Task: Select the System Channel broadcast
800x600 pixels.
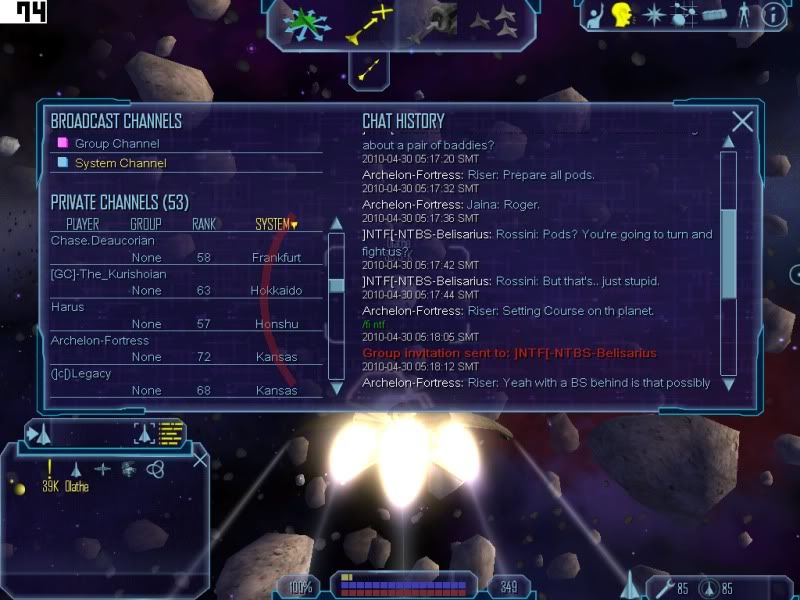Action: [x=120, y=163]
